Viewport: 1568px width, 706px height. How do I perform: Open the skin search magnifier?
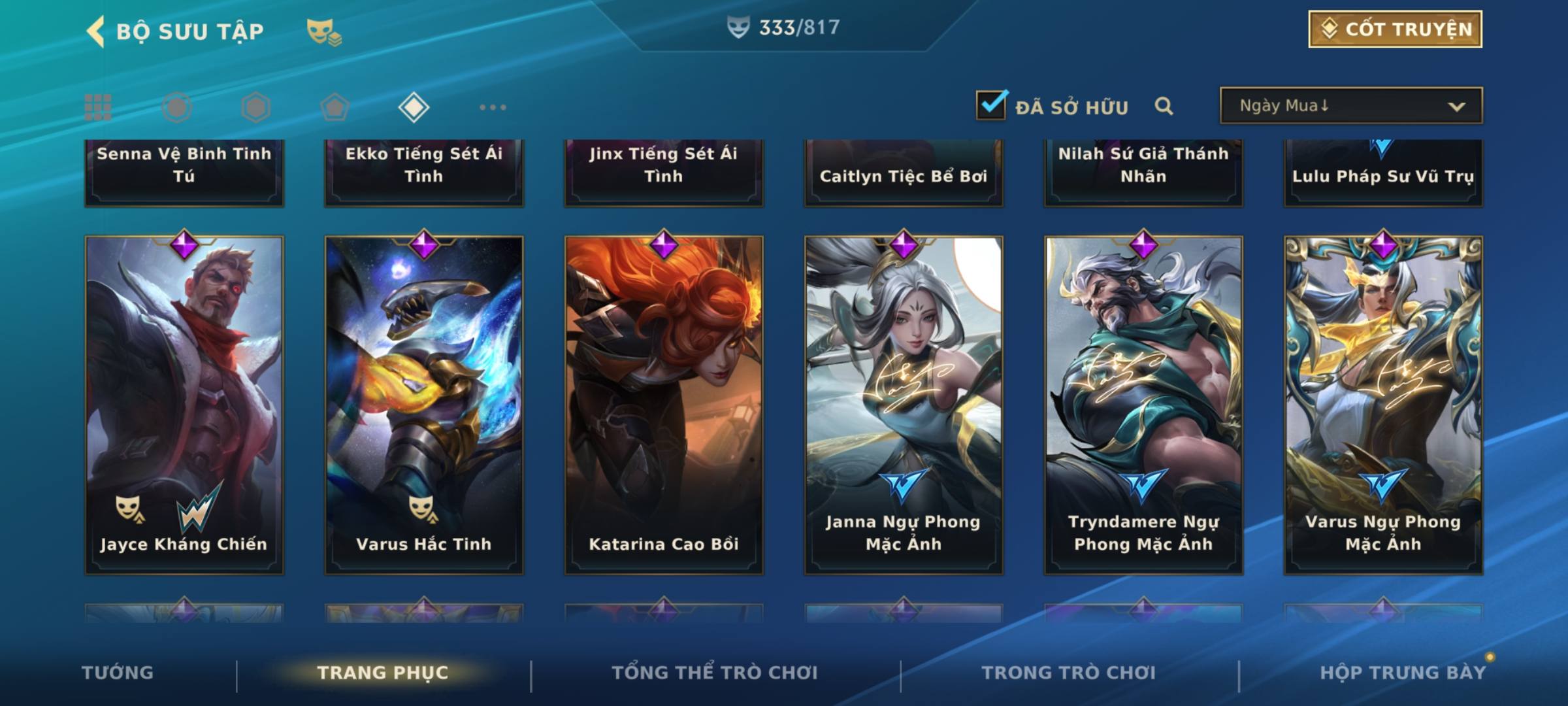[x=1164, y=106]
